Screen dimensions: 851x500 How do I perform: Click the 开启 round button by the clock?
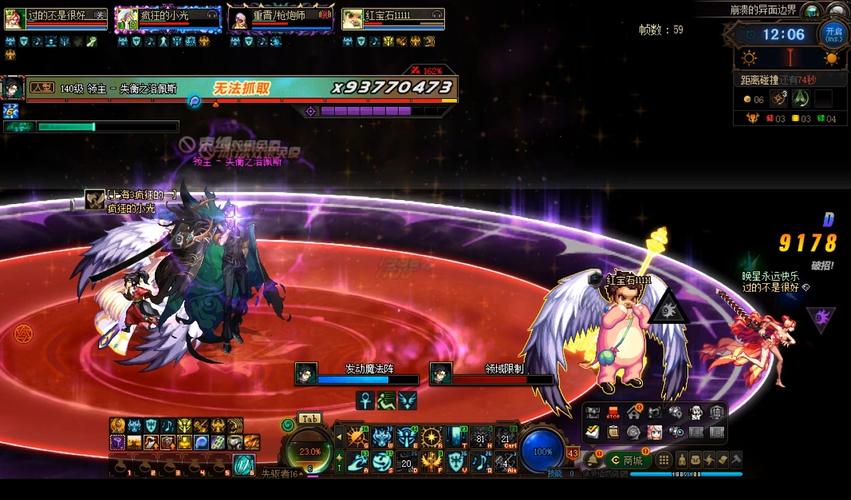pyautogui.click(x=833, y=34)
